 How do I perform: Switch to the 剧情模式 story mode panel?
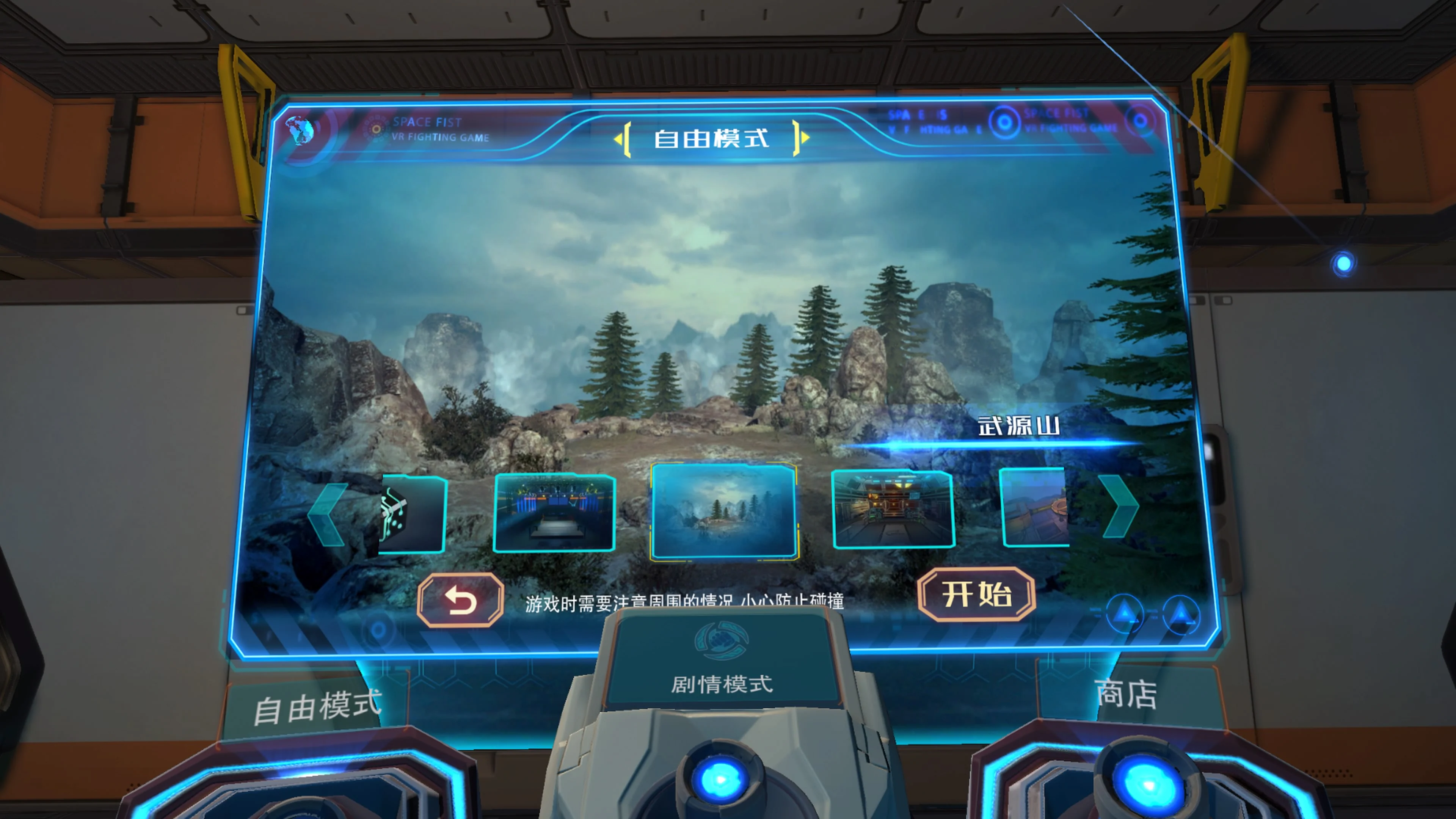722,684
